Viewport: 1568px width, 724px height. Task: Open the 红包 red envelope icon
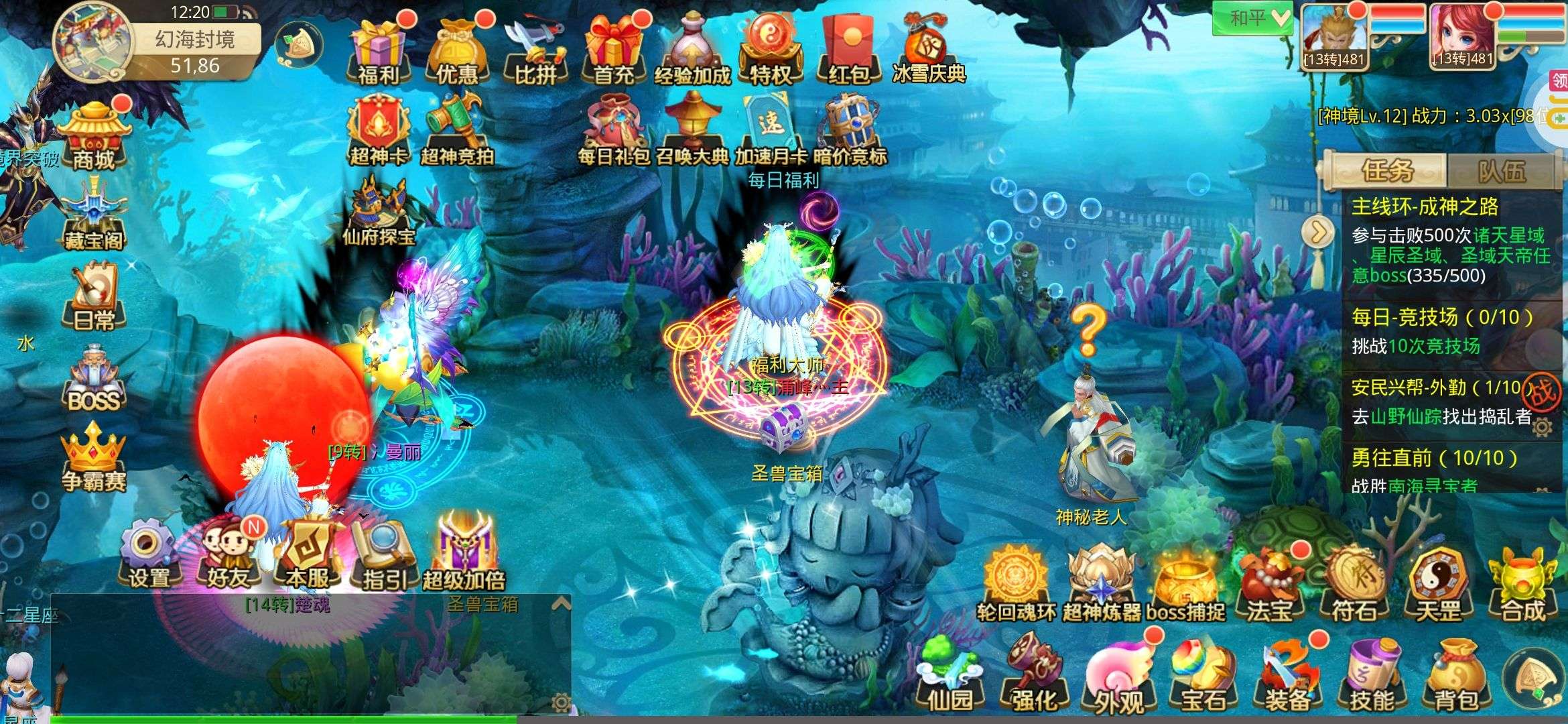pyautogui.click(x=848, y=51)
